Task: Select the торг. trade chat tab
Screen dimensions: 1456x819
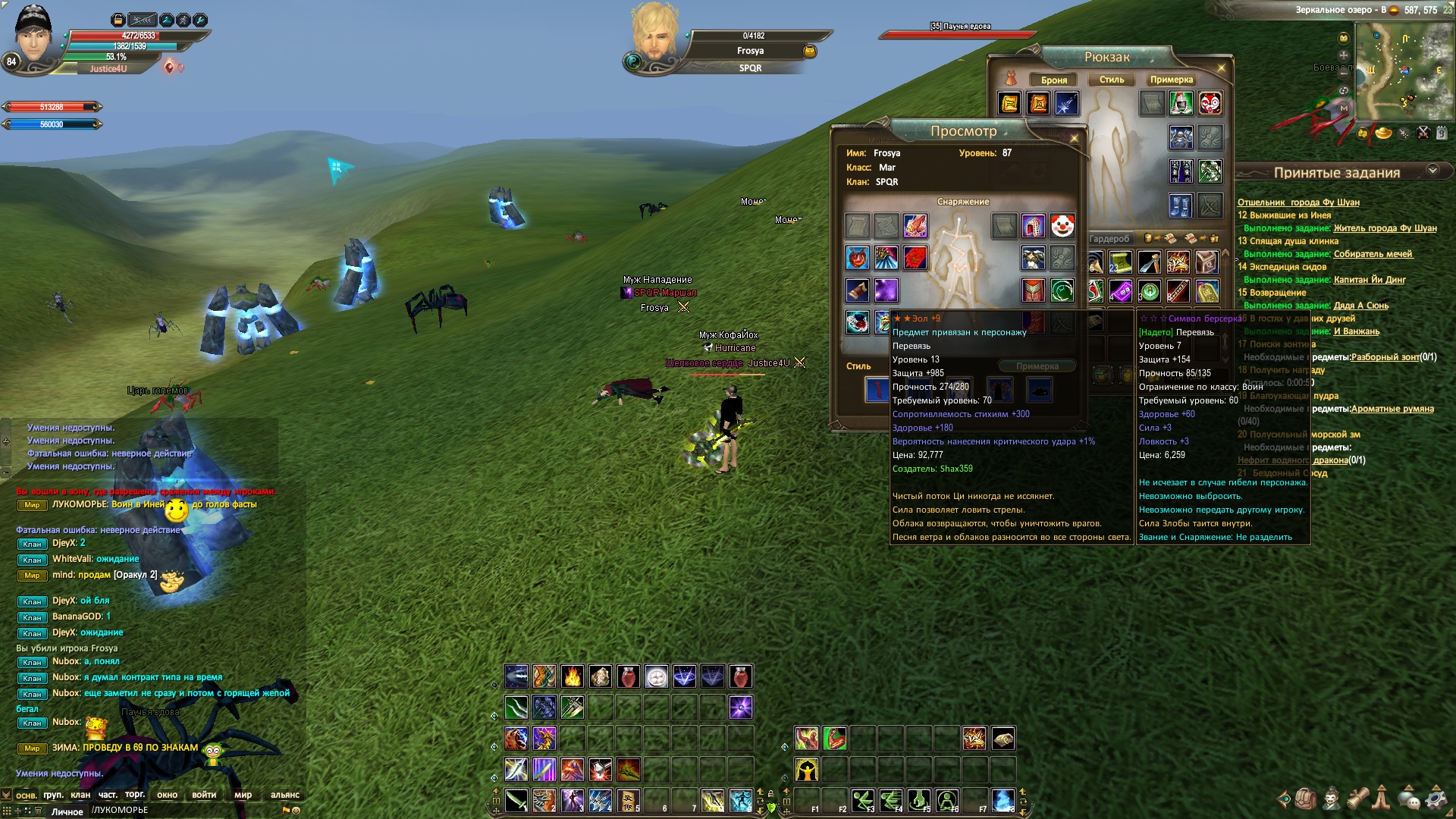Action: (135, 795)
